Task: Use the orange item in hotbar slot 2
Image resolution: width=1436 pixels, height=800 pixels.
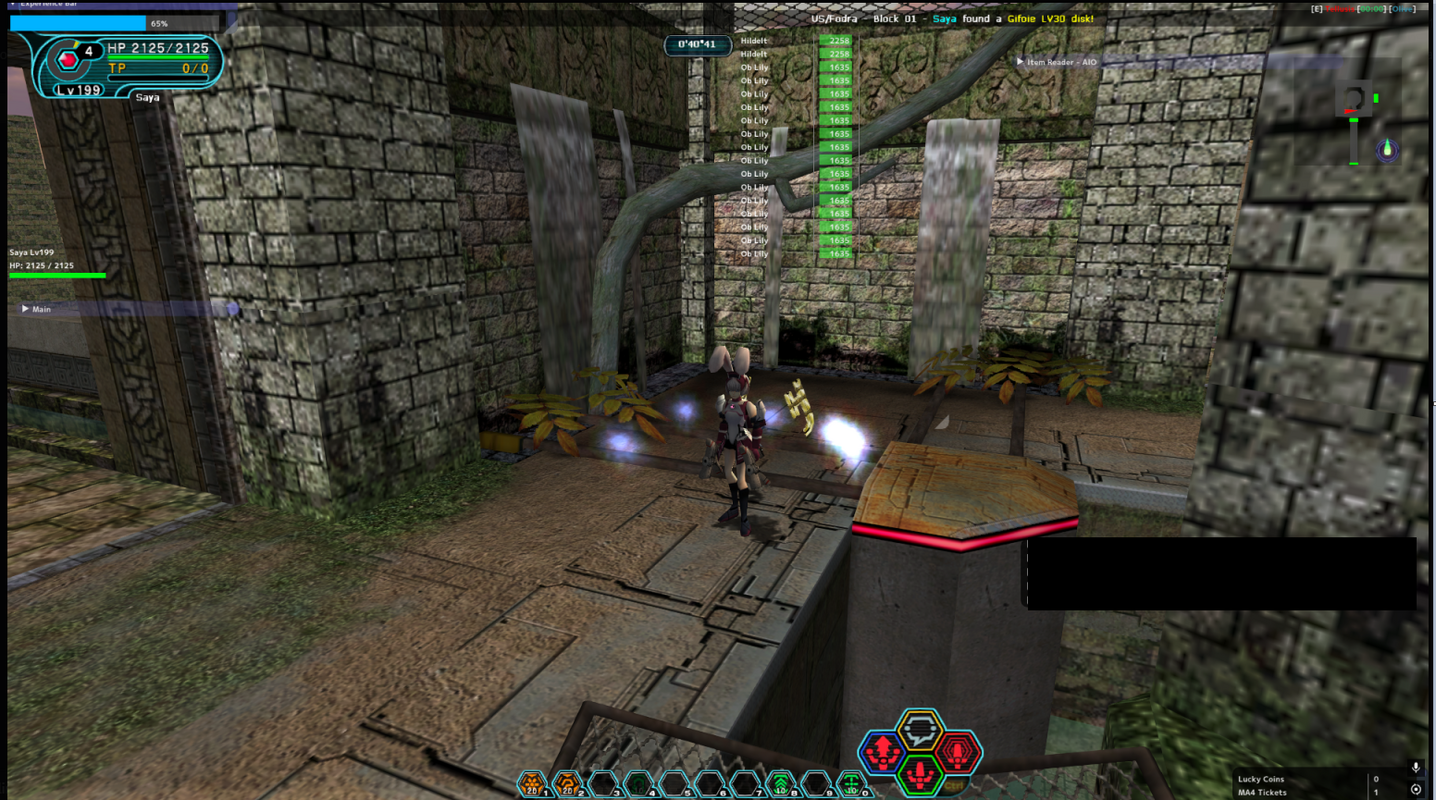Action: (x=569, y=784)
